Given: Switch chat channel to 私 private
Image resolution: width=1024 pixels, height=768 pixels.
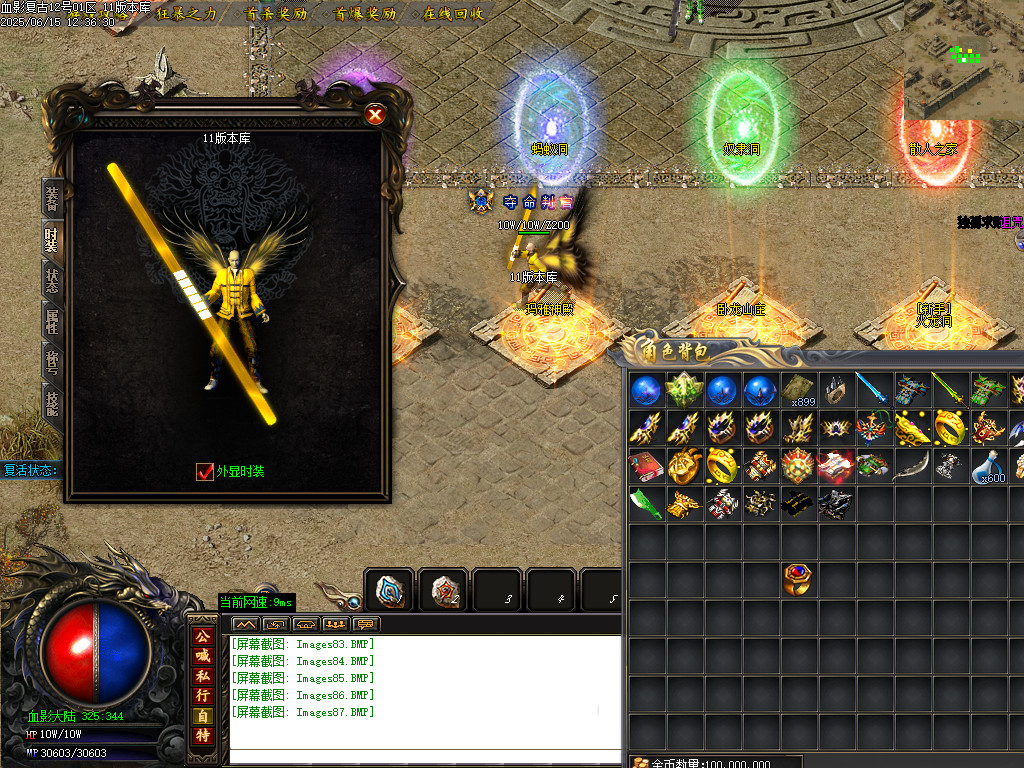Looking at the screenshot, I should pos(203,675).
